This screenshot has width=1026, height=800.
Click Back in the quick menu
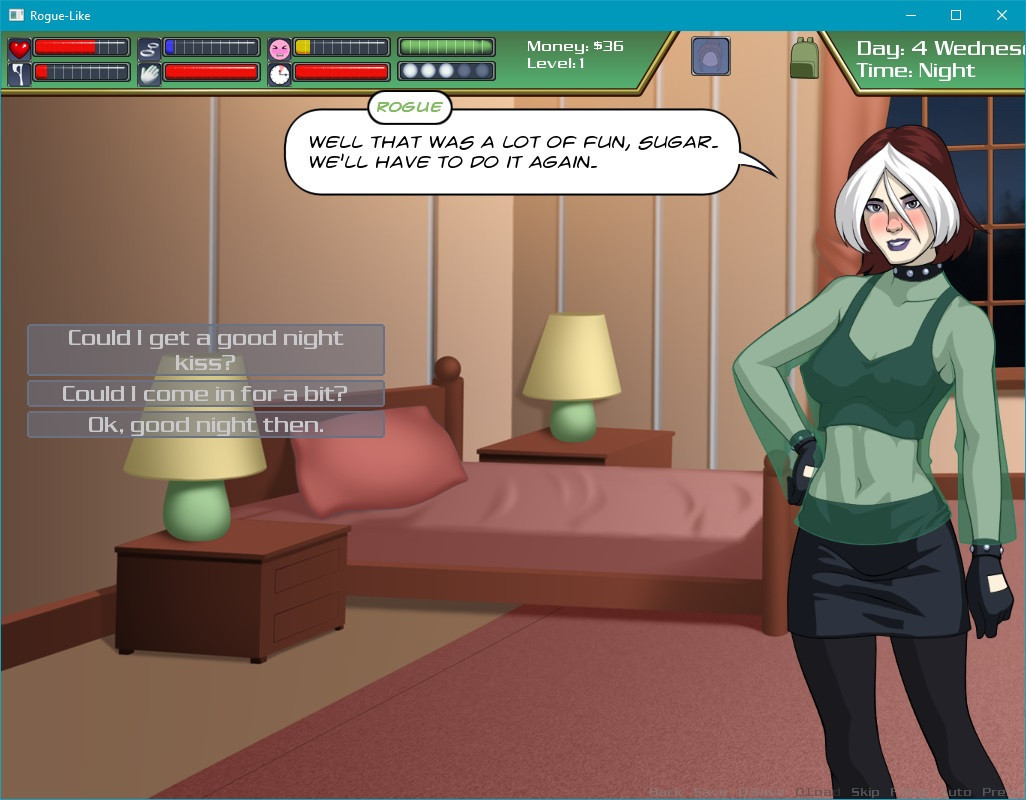click(665, 792)
